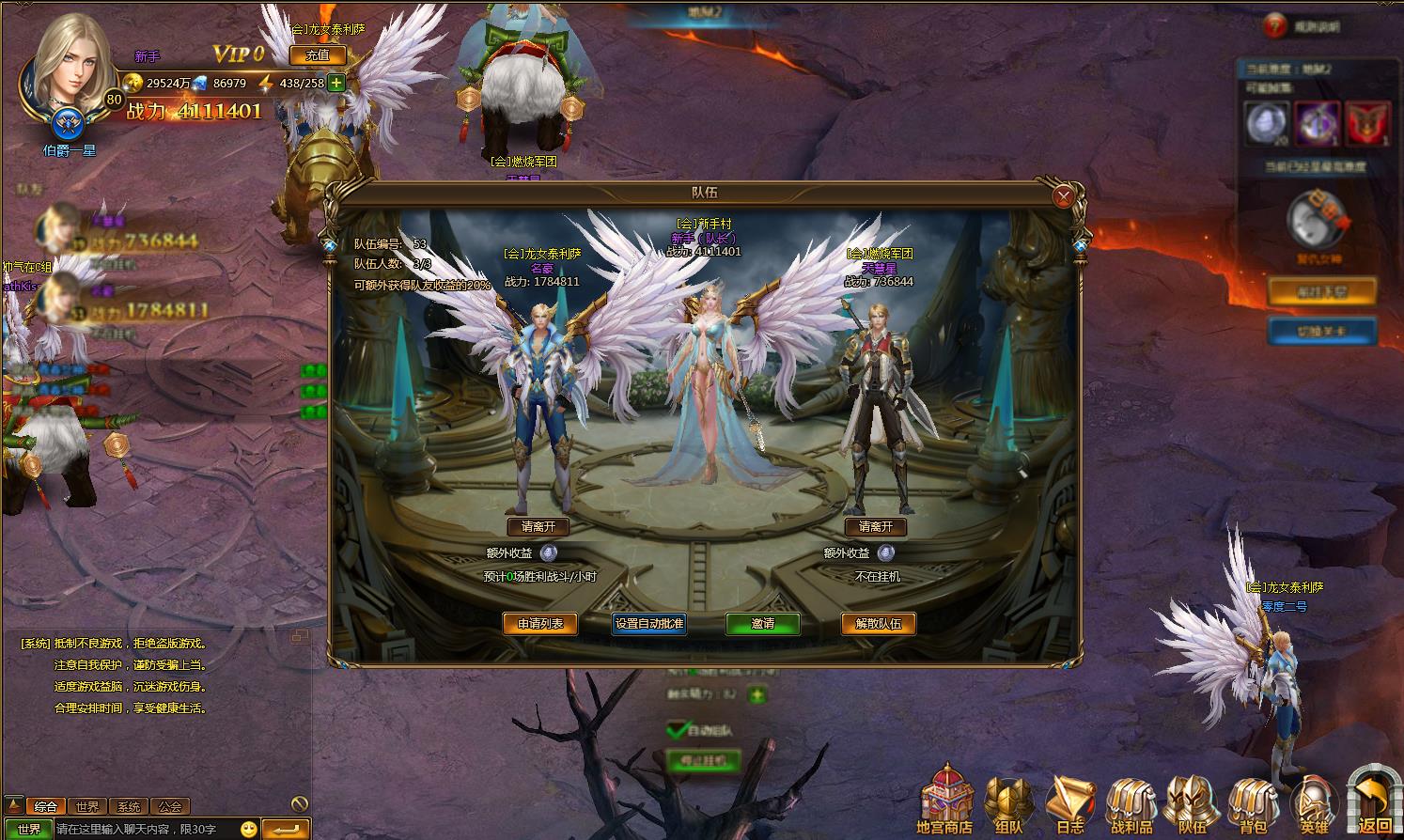Invite a player with the green 邀请 button
This screenshot has height=840, width=1404.
(762, 624)
